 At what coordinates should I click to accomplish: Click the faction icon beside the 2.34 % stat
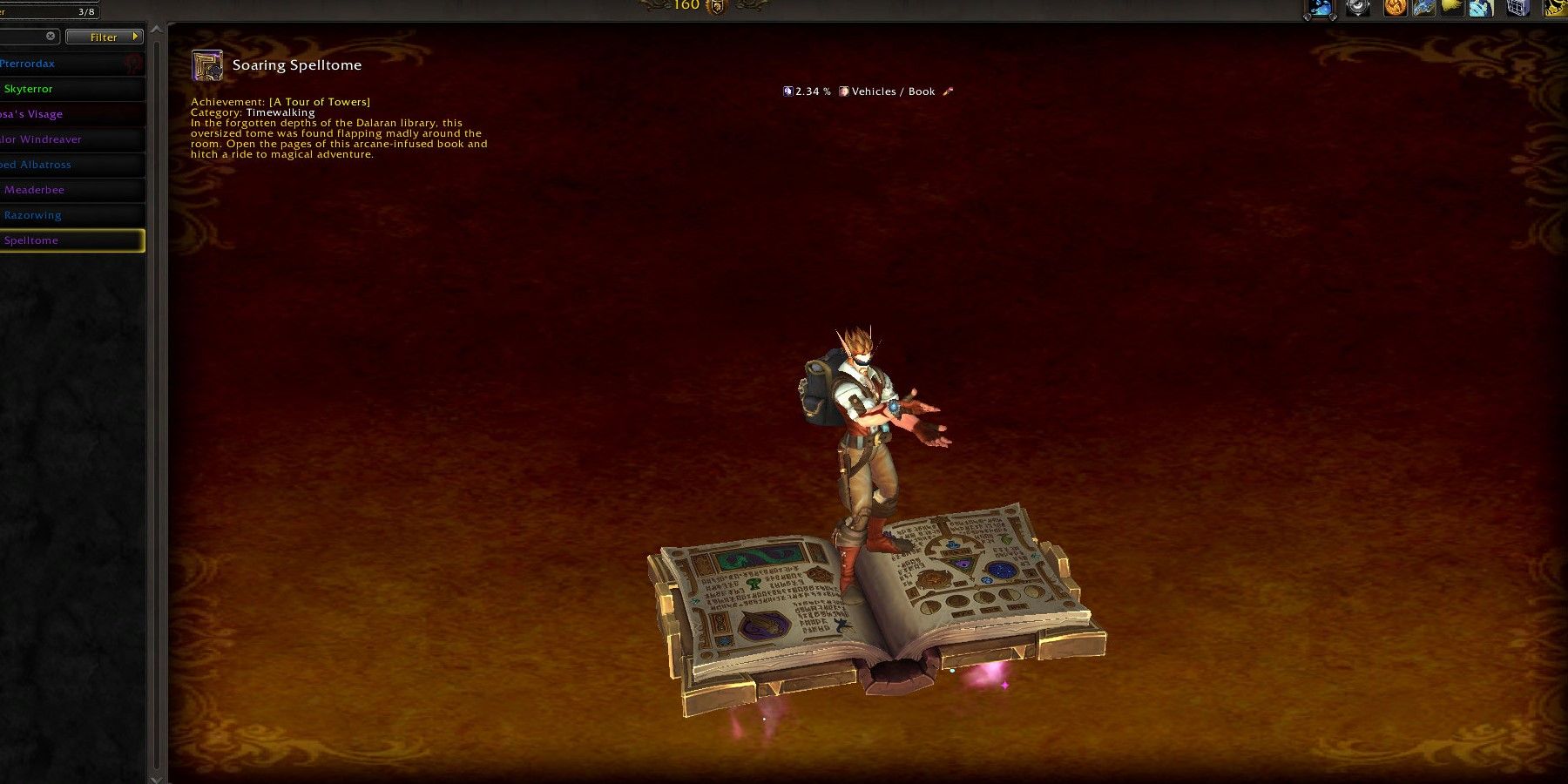pyautogui.click(x=787, y=91)
